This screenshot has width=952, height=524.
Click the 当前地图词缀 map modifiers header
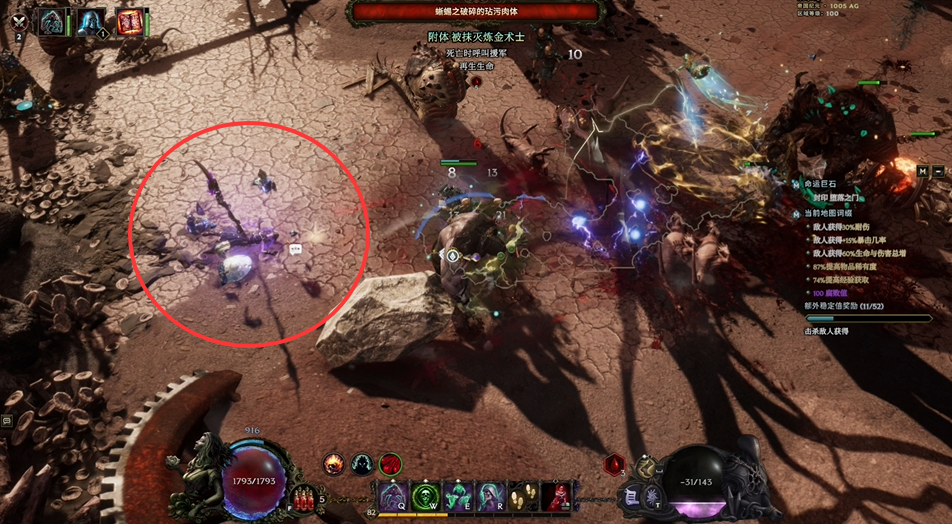coord(828,213)
